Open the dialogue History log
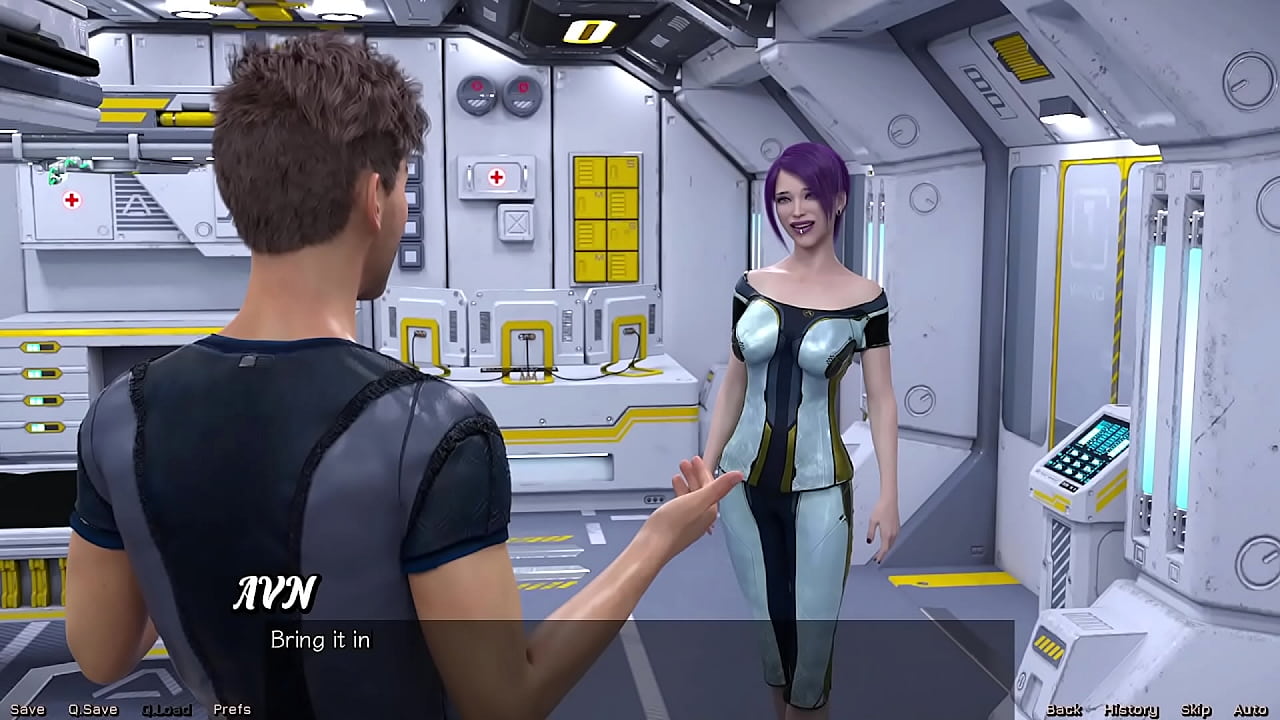The height and width of the screenshot is (720, 1280). coord(1130,708)
